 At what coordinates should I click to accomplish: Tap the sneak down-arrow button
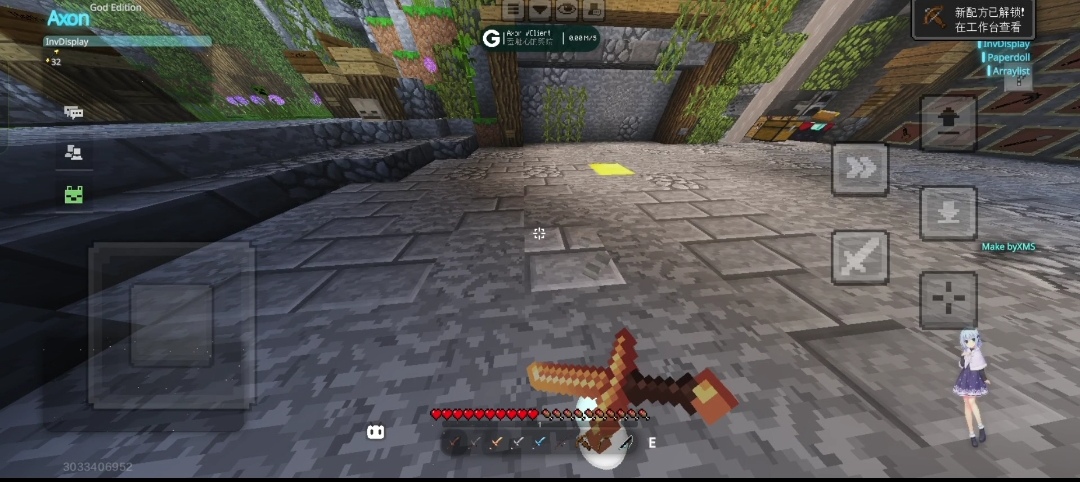click(948, 211)
